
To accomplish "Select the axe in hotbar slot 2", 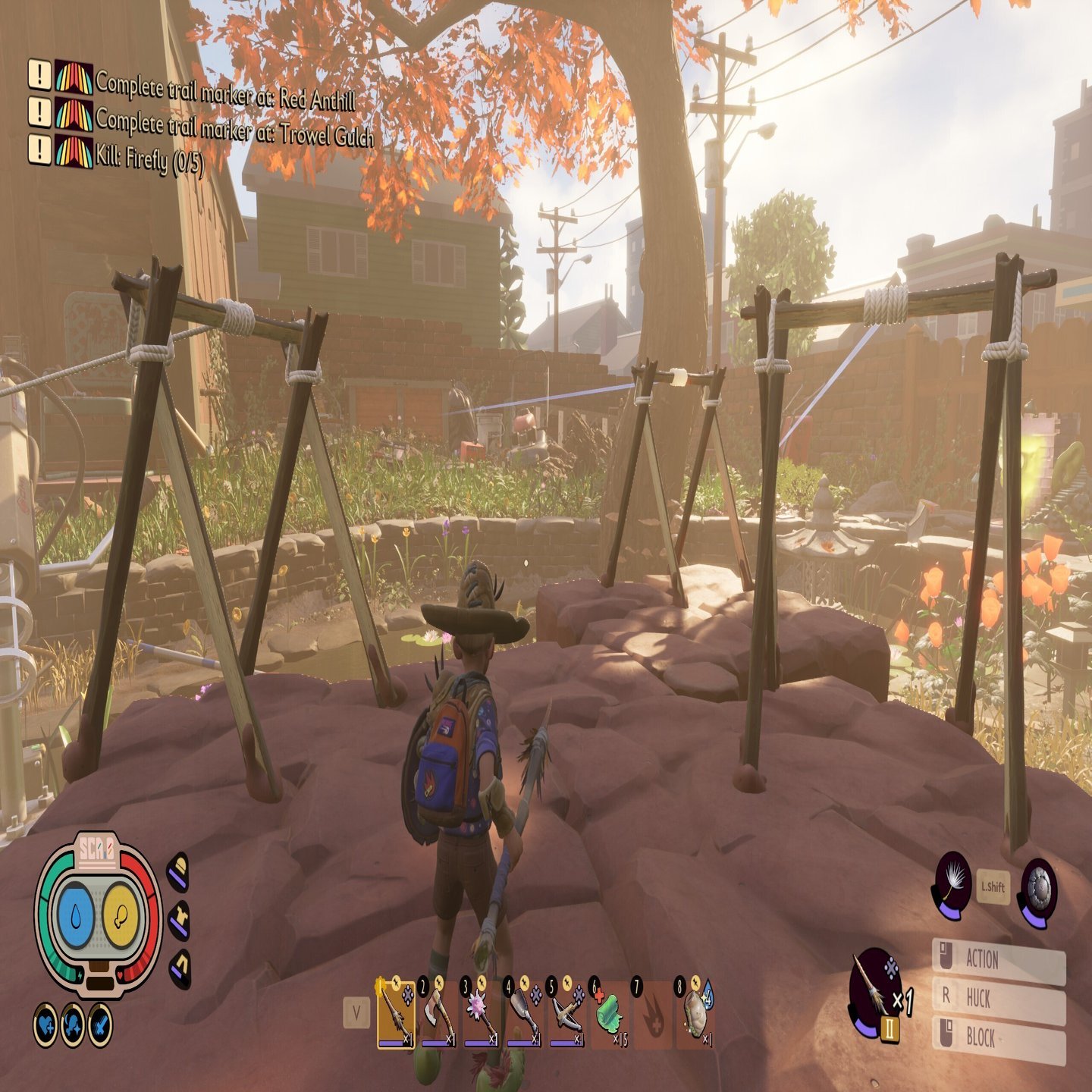I will coord(438,1014).
